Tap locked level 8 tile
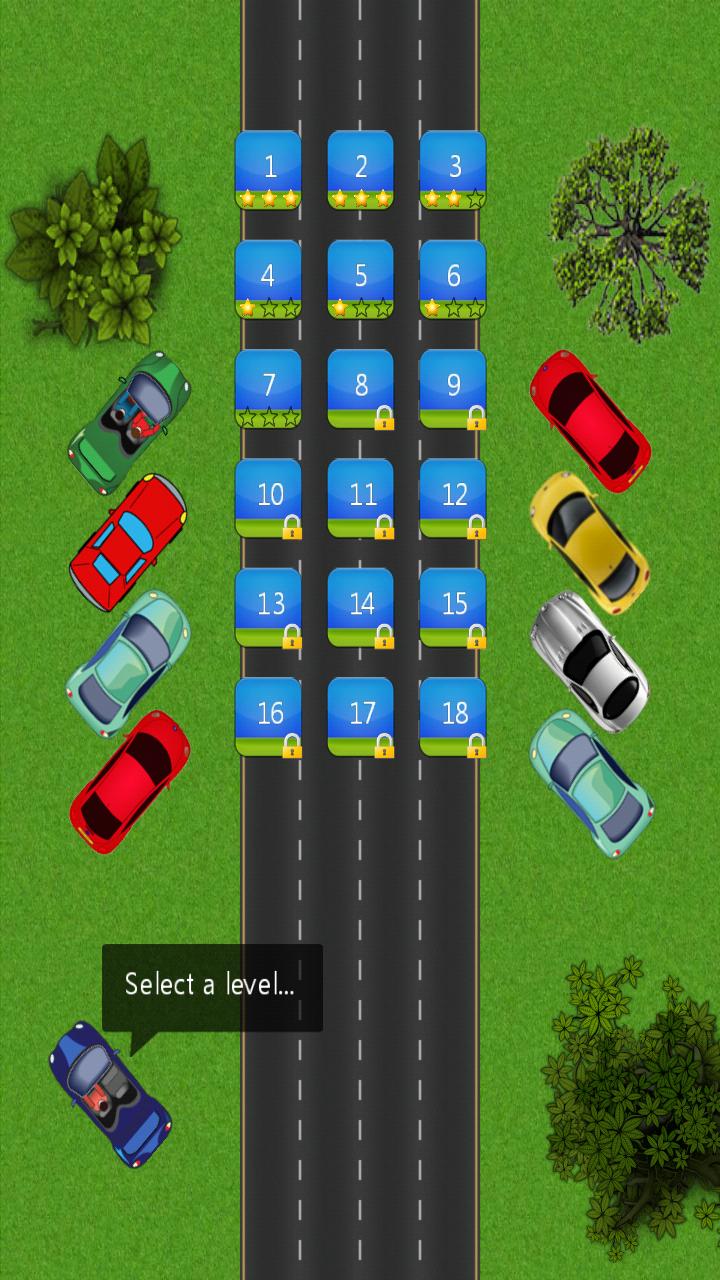Viewport: 720px width, 1280px height. click(x=361, y=389)
